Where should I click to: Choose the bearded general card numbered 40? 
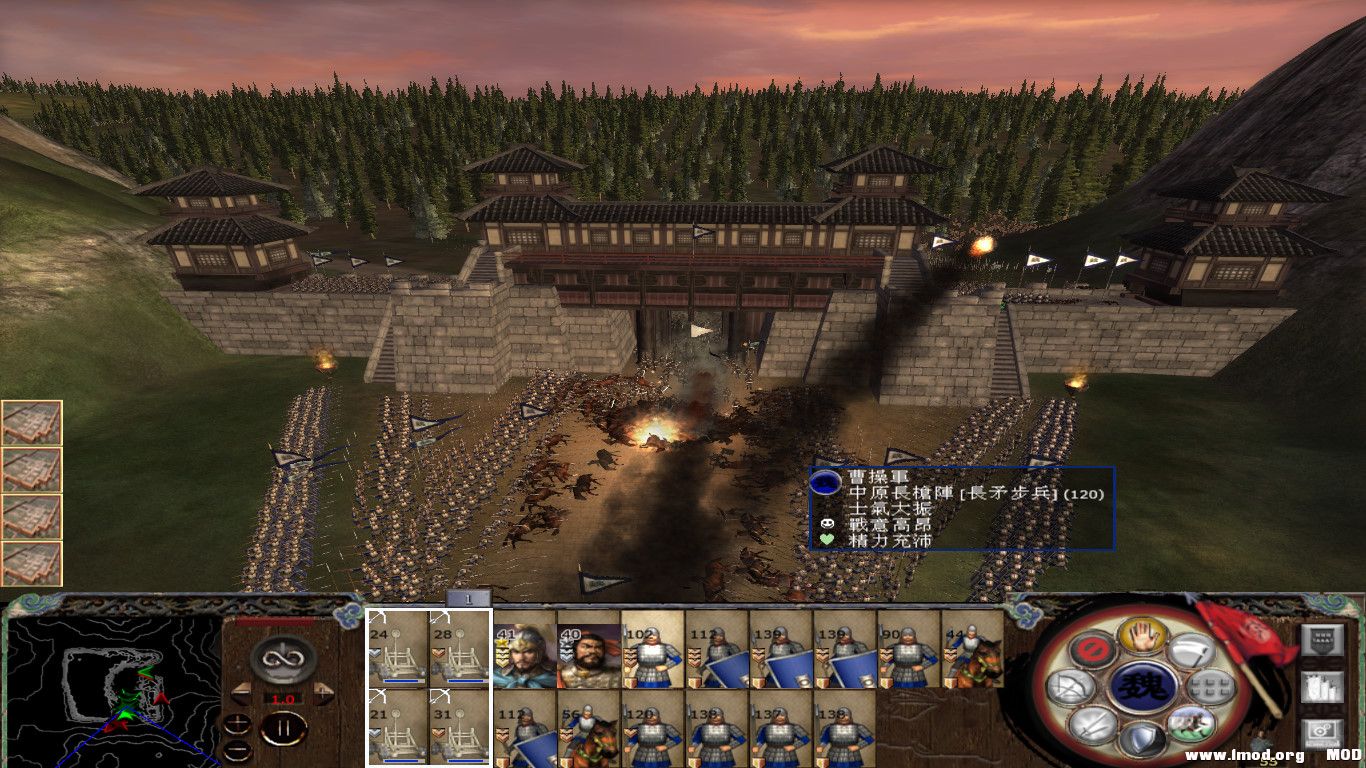click(588, 656)
